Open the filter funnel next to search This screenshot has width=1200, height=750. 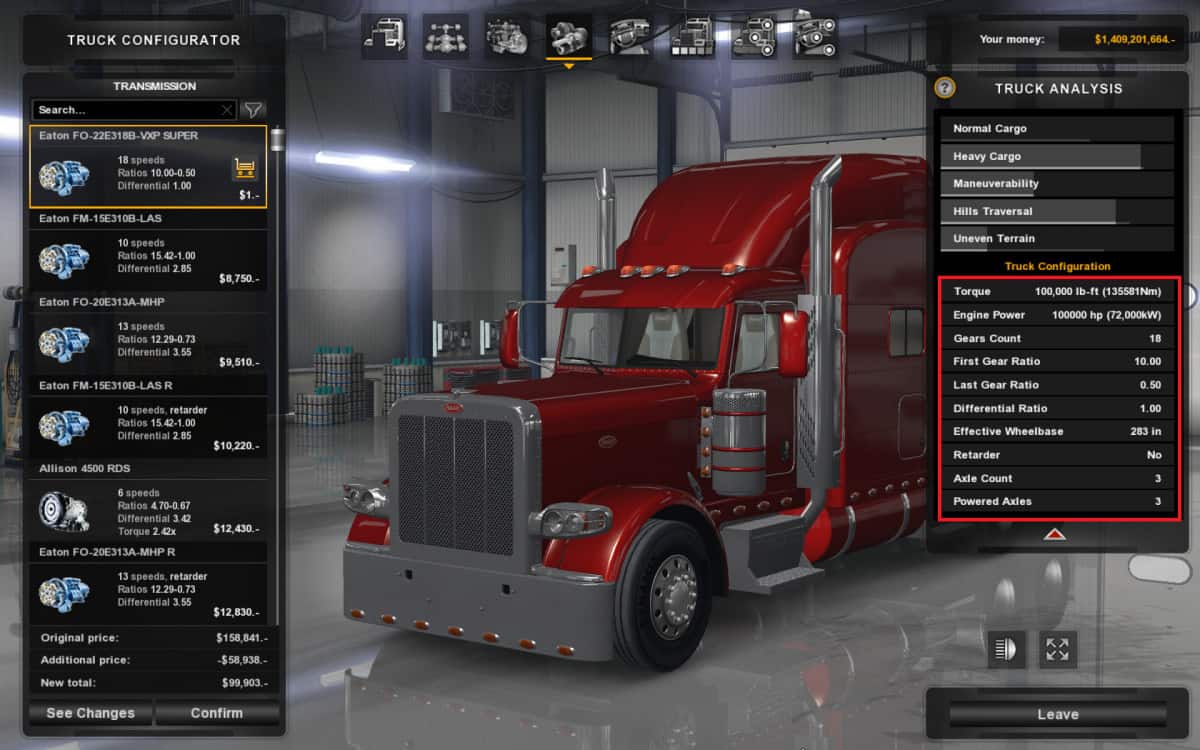(x=254, y=110)
